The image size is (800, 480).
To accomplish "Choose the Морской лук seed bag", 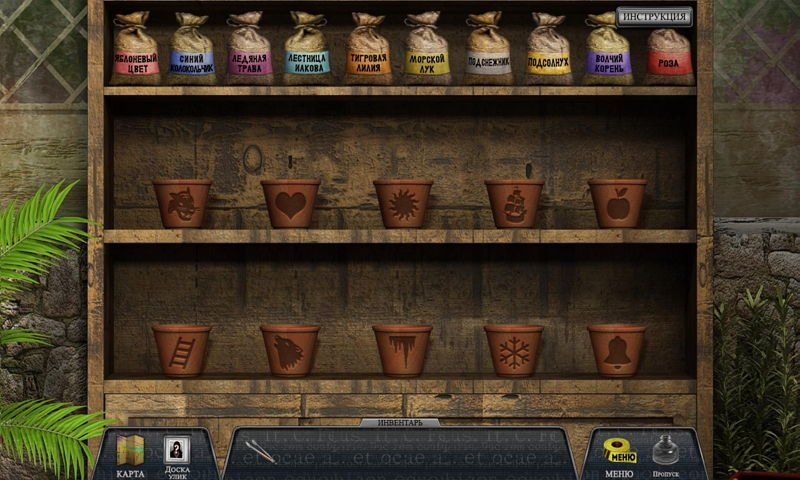I will [x=427, y=50].
